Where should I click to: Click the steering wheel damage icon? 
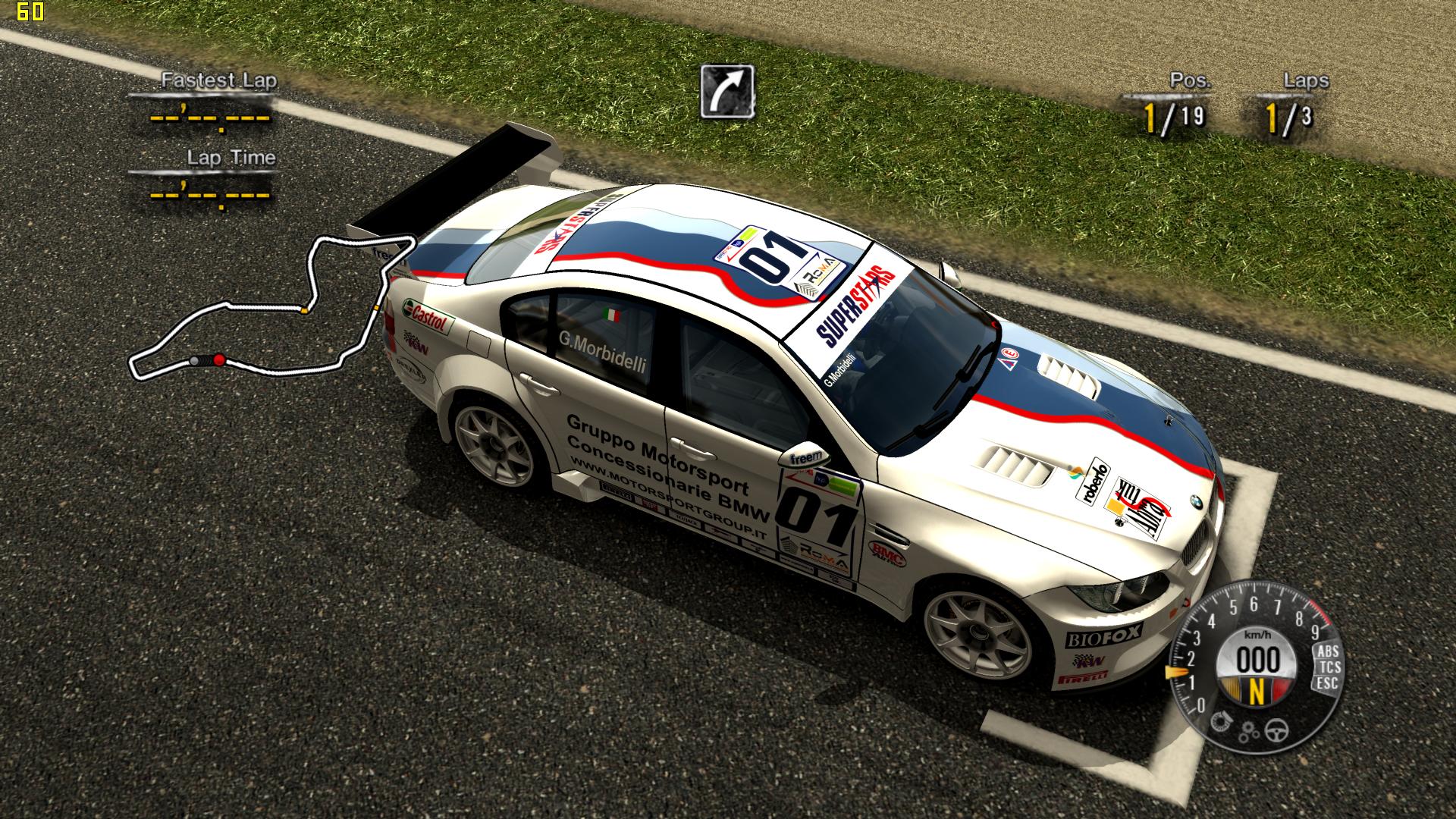pyautogui.click(x=1279, y=730)
